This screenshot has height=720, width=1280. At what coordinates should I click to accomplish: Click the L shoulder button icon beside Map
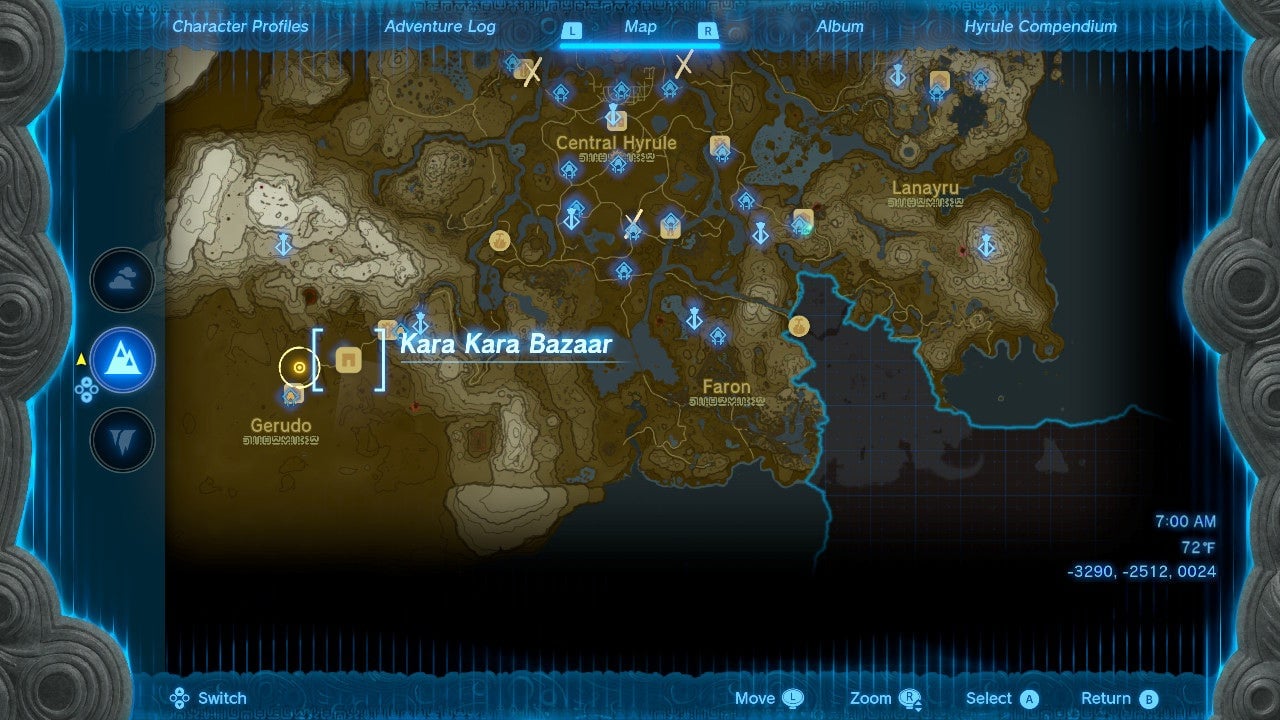pyautogui.click(x=572, y=31)
